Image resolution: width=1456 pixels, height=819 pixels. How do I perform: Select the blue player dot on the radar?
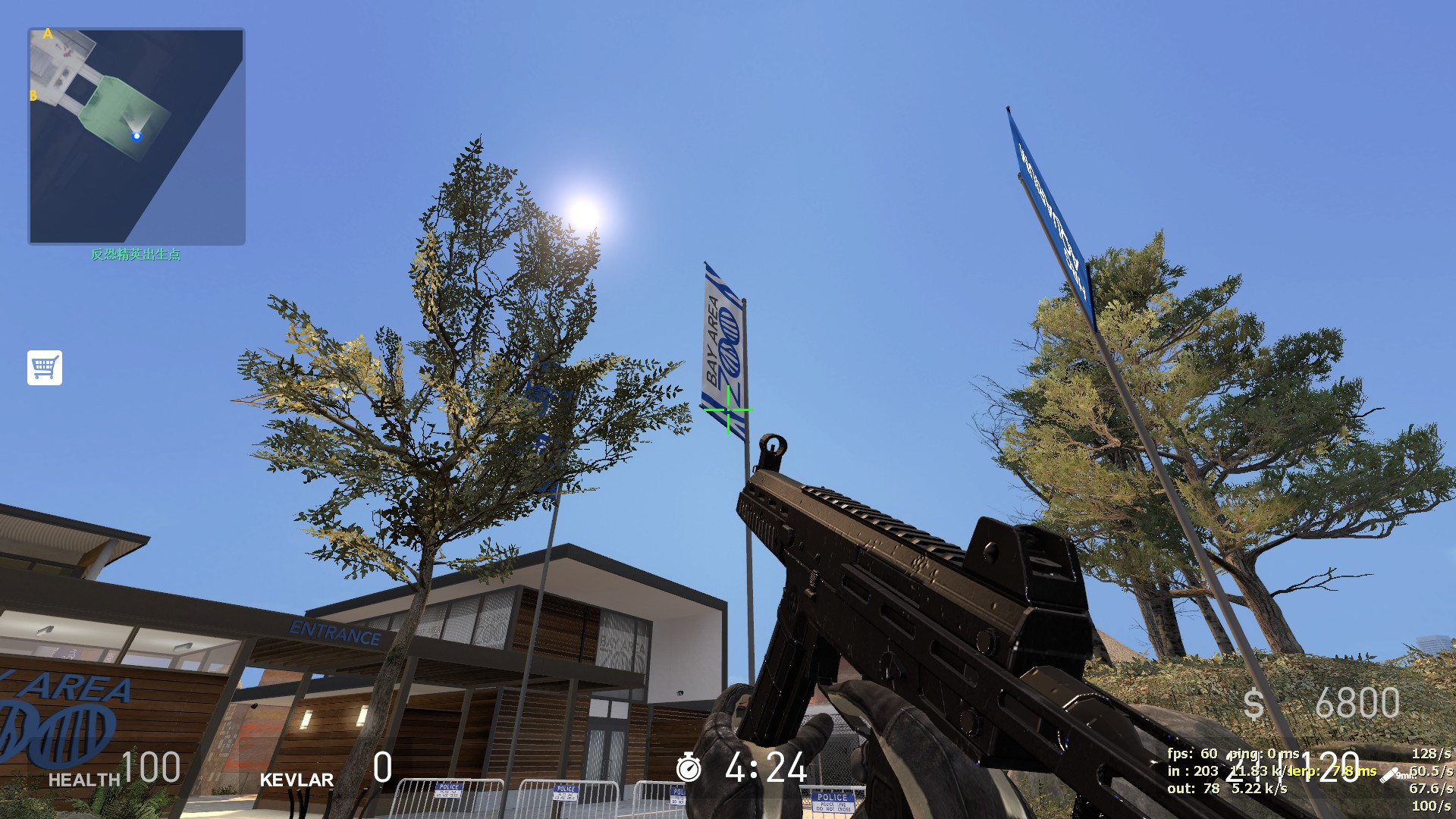(136, 136)
